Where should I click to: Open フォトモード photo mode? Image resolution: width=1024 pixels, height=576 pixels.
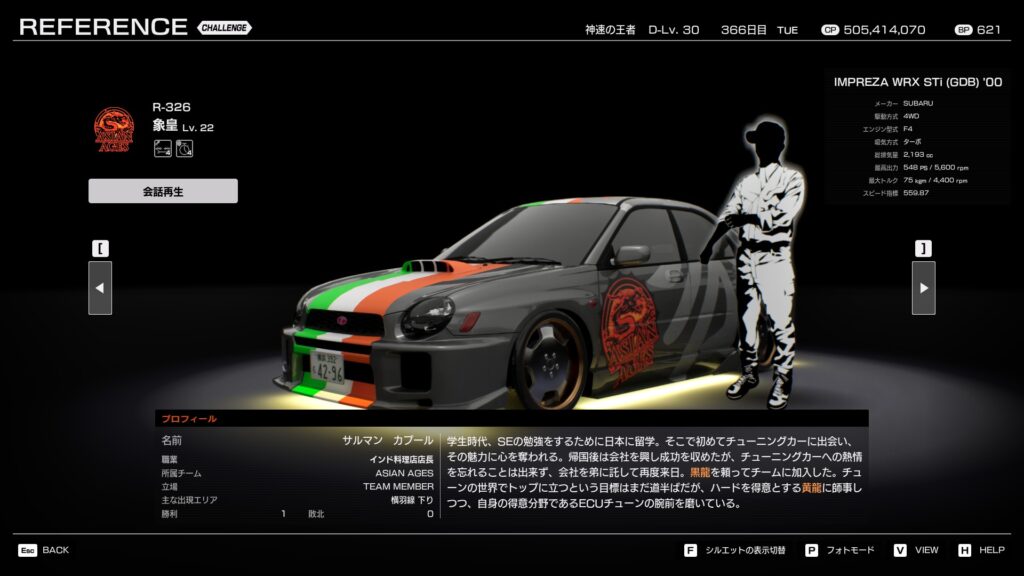[x=841, y=550]
